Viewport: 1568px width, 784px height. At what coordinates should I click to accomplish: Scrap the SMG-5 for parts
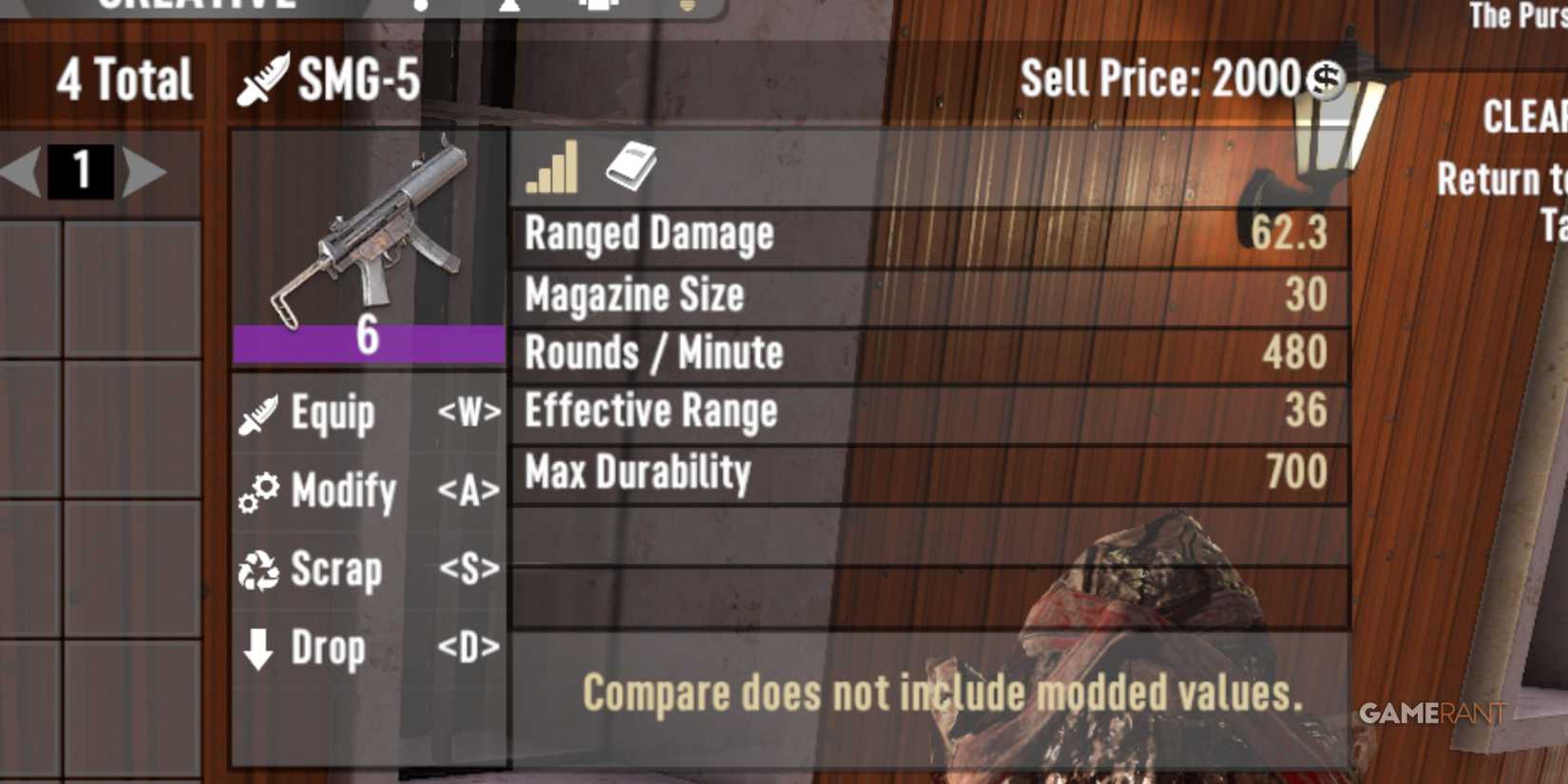[337, 569]
